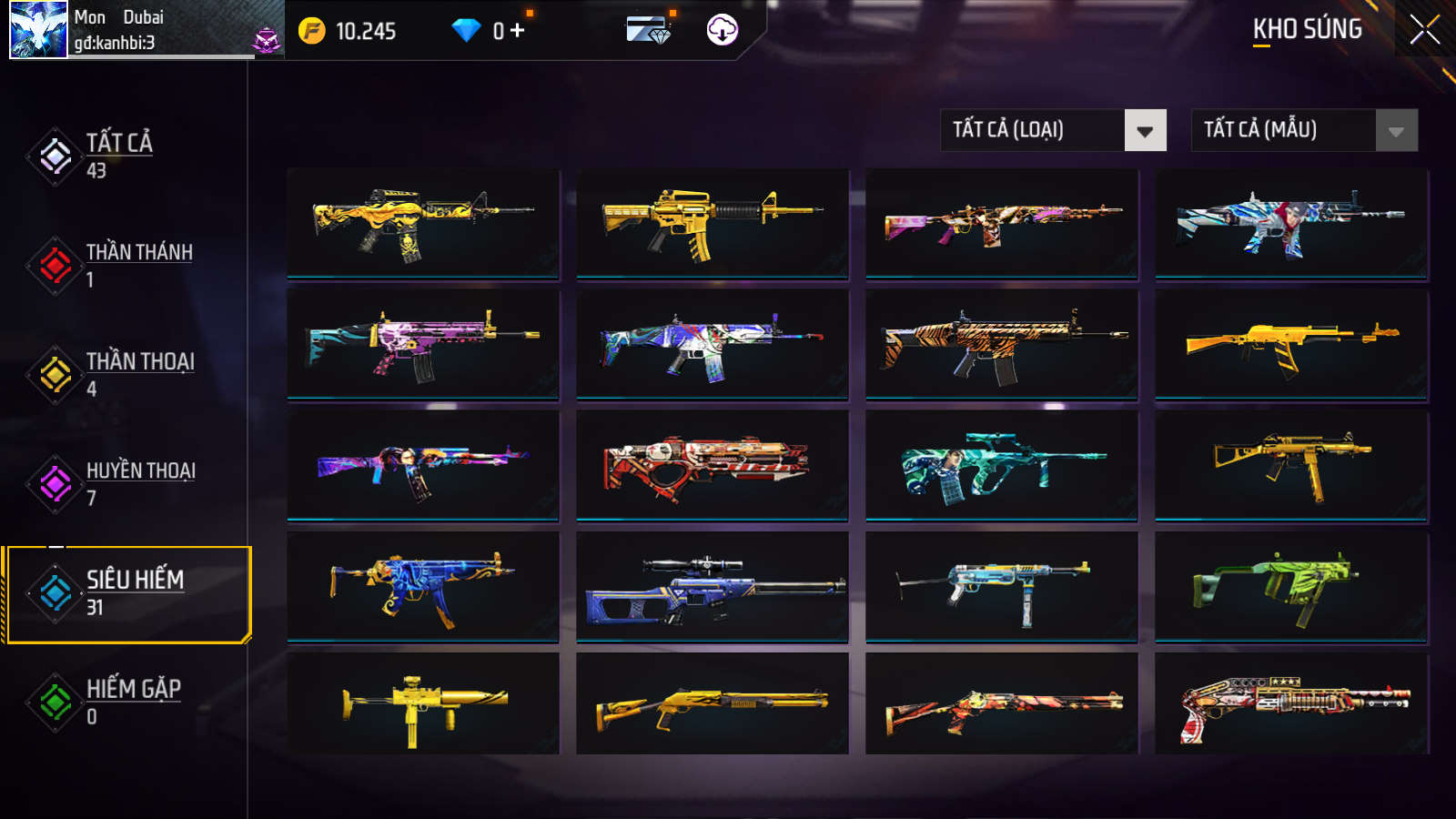The height and width of the screenshot is (819, 1456).
Task: Select the orange tiger-stripe rifle skin
Action: coord(1001,344)
